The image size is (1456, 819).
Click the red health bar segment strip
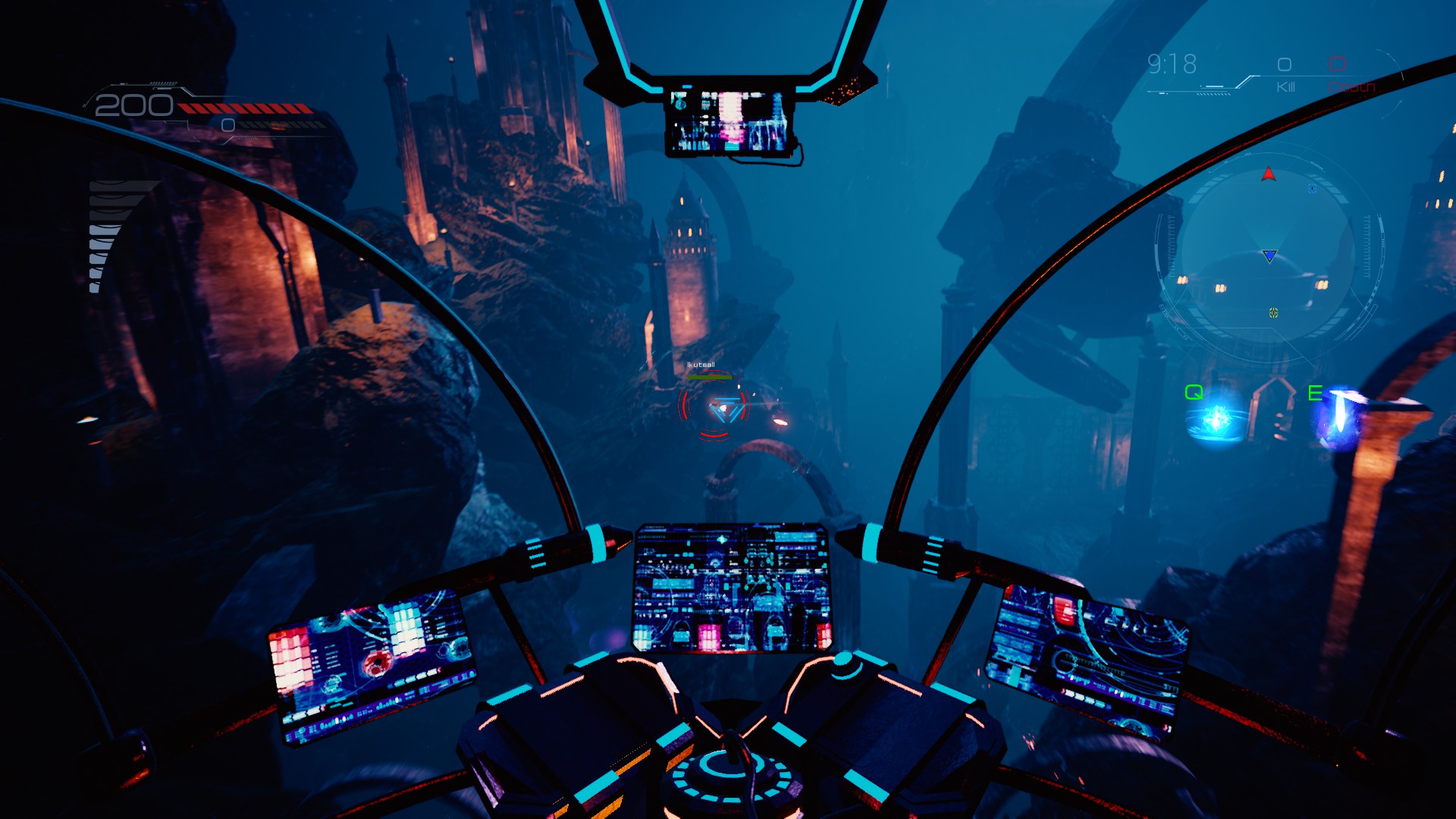[243, 108]
